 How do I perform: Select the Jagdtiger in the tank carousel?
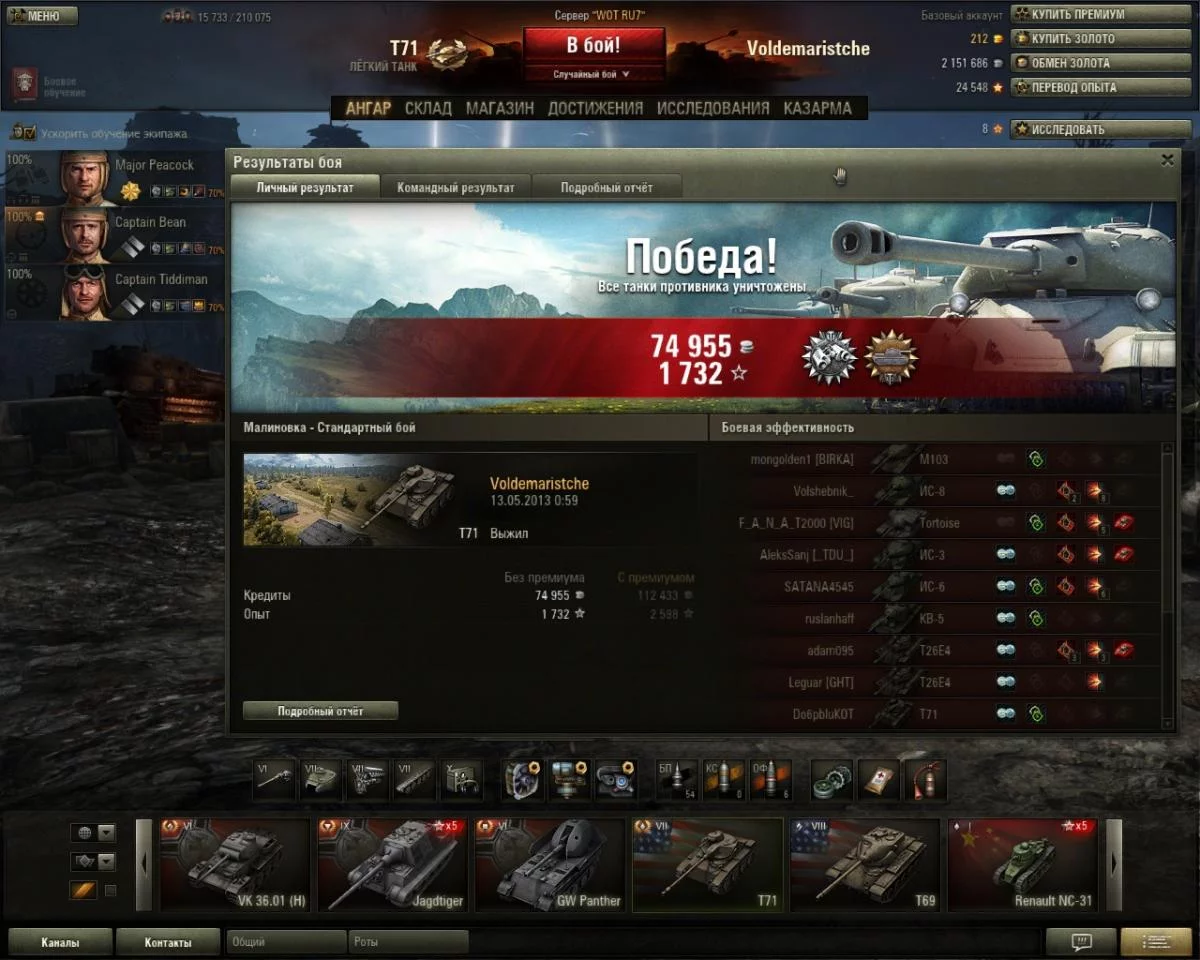point(393,864)
